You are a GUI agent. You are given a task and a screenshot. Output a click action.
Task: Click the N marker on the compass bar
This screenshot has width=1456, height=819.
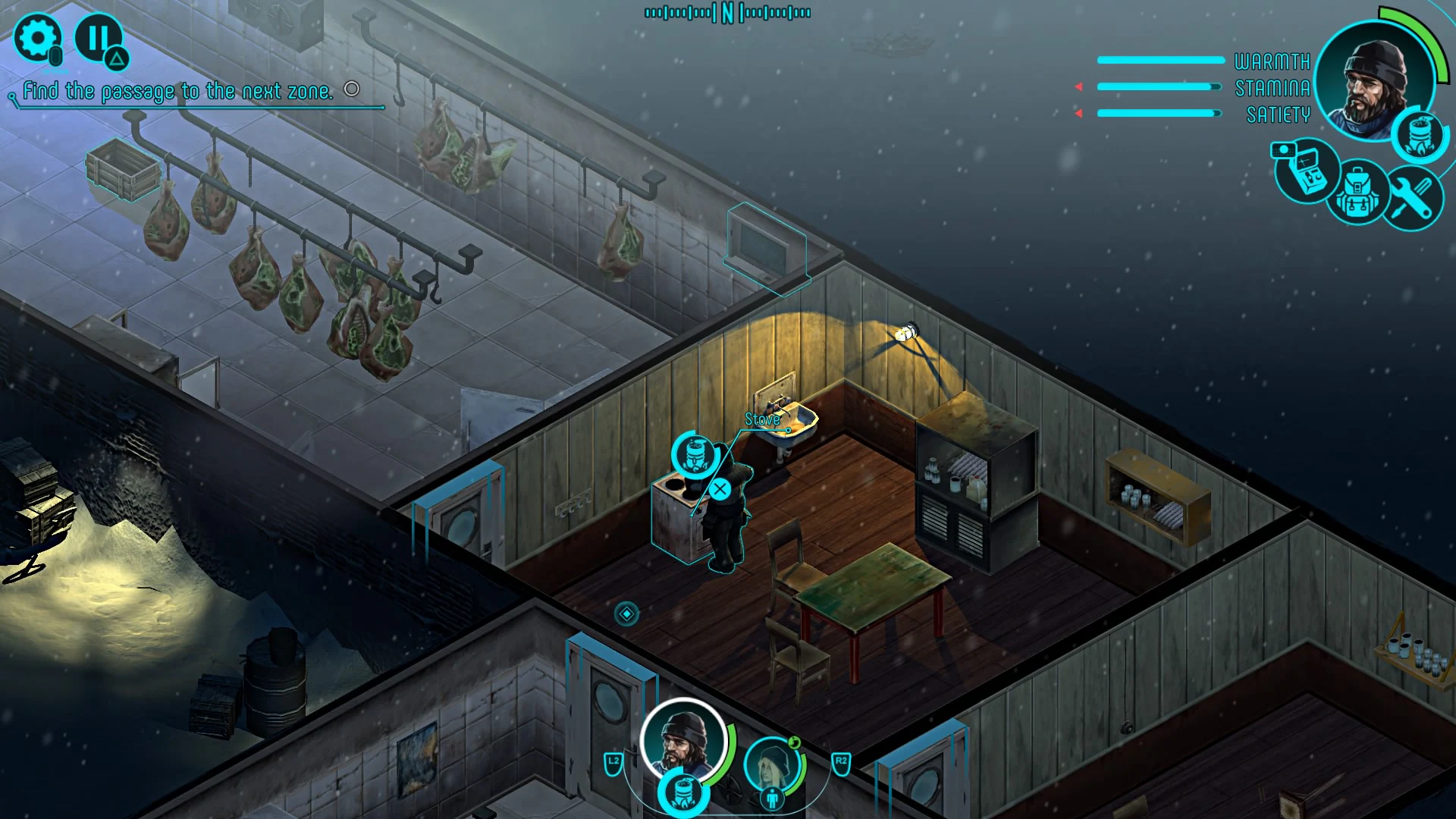tap(727, 11)
